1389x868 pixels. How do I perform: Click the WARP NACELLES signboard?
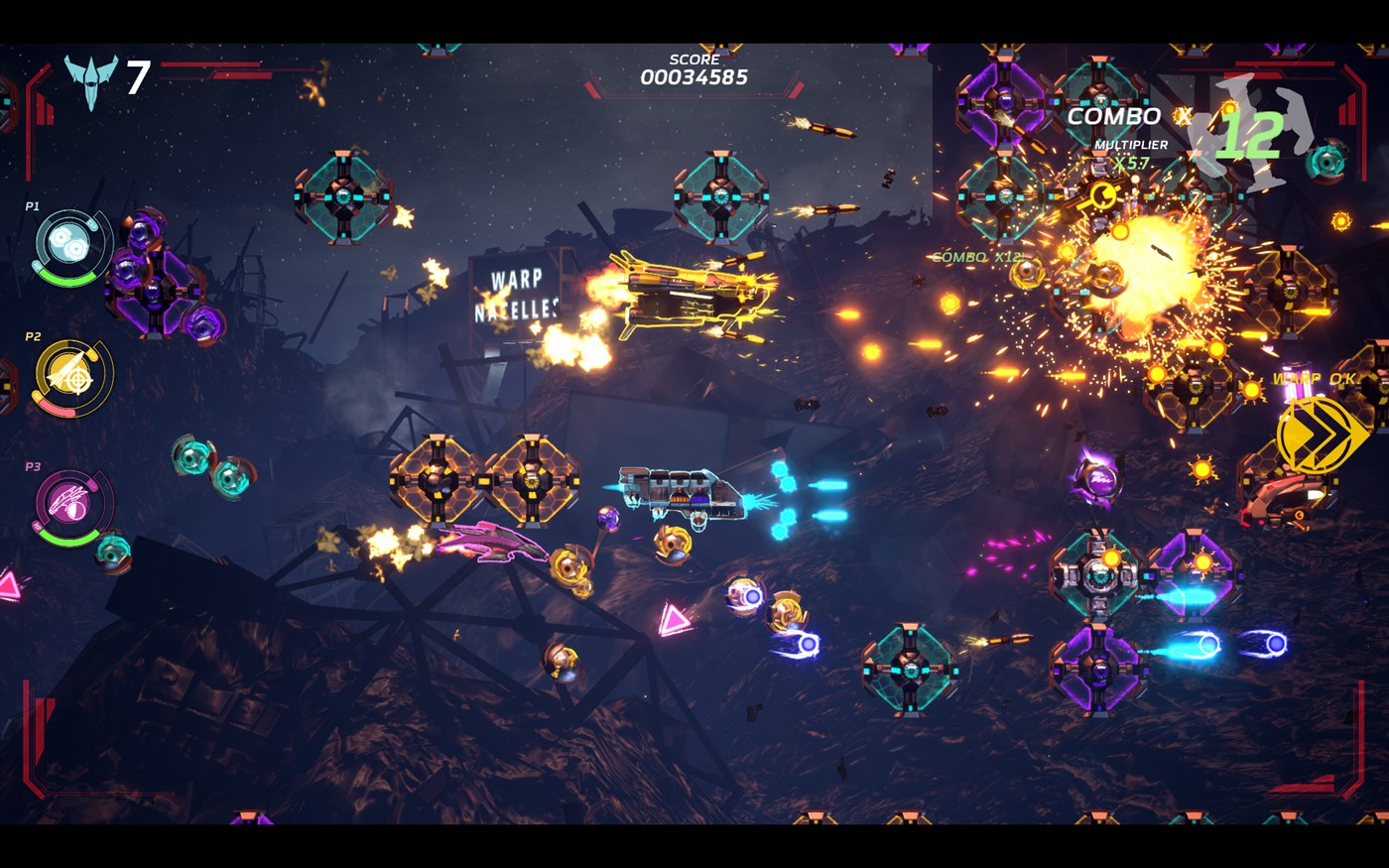point(515,294)
